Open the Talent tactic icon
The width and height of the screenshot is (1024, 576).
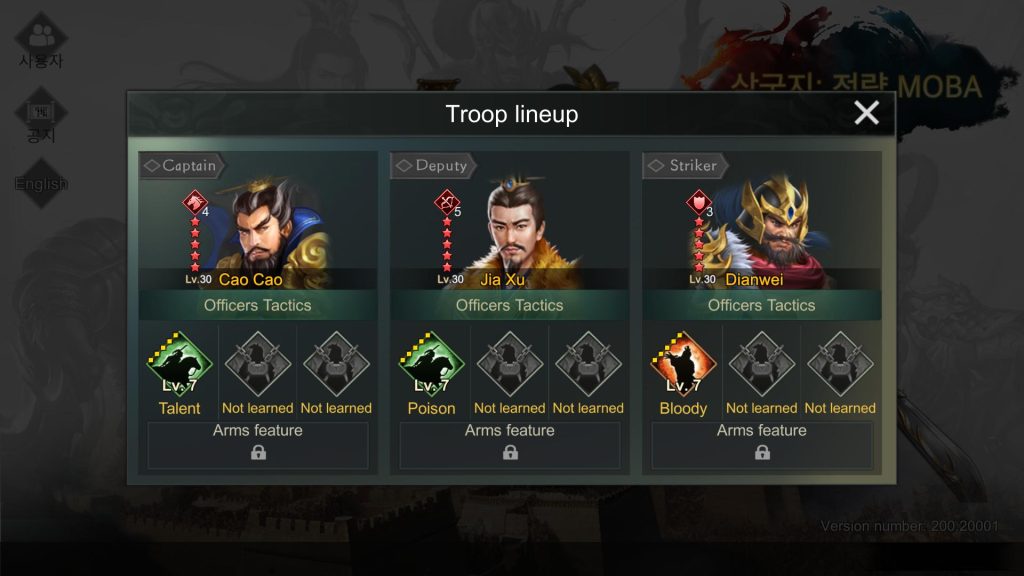click(180, 366)
